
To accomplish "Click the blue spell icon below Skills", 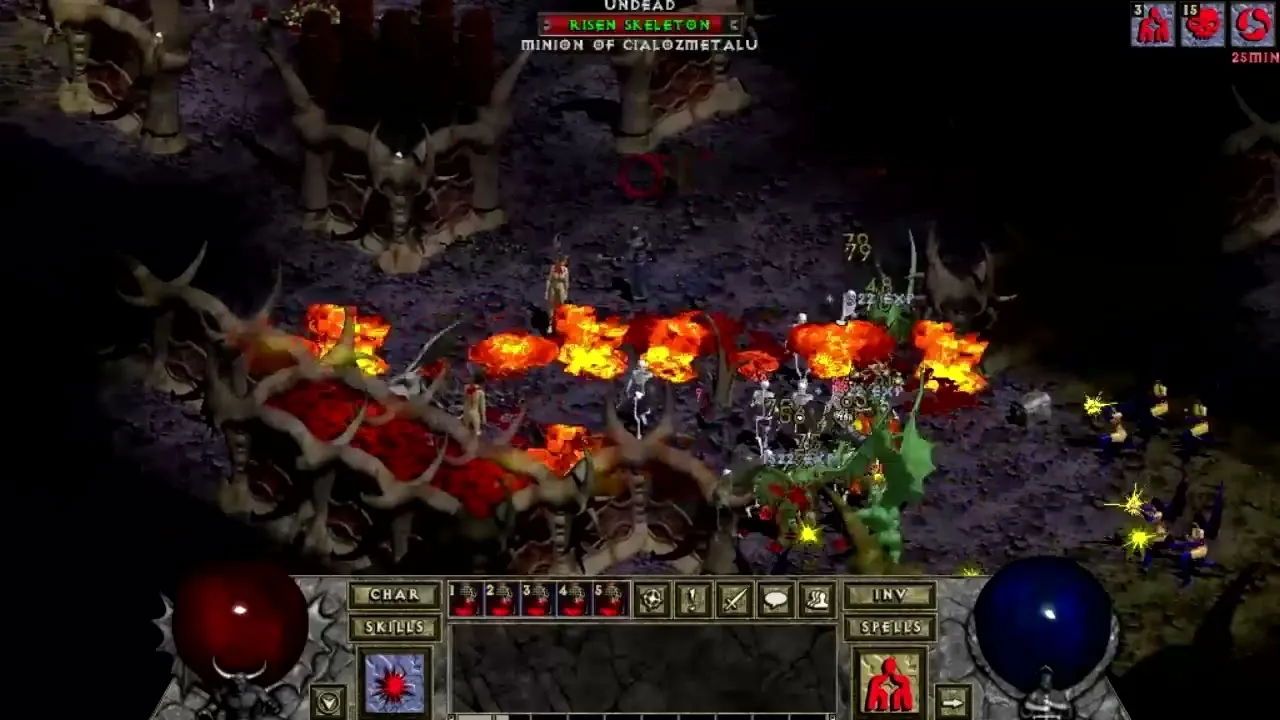I will pyautogui.click(x=394, y=682).
